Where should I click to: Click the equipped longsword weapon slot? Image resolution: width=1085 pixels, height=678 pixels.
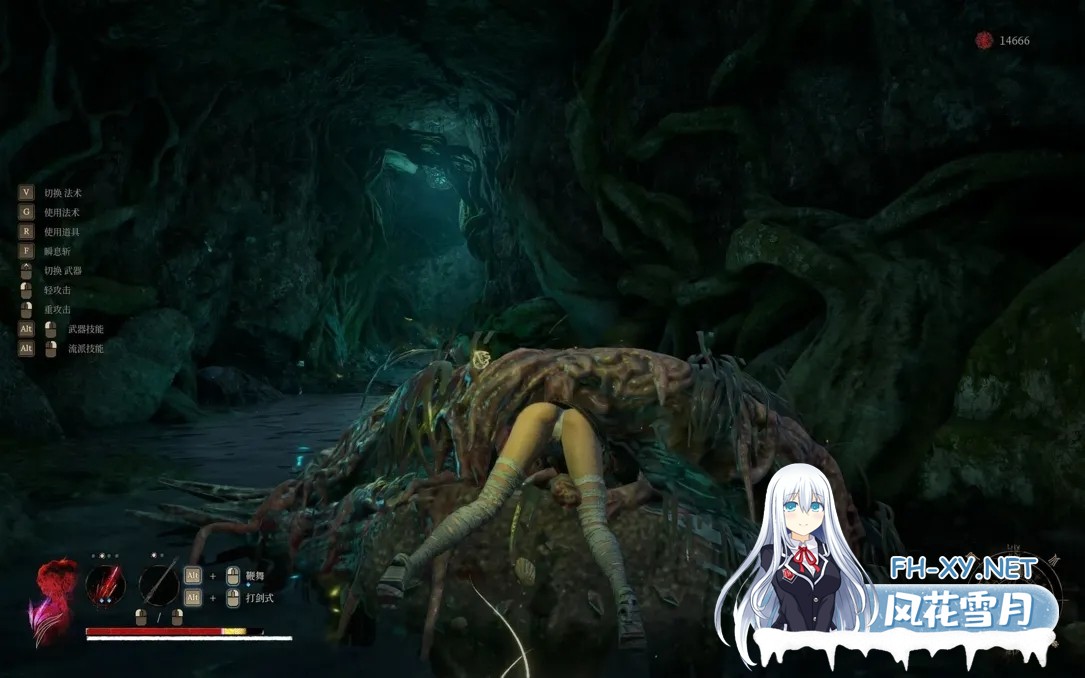[158, 585]
